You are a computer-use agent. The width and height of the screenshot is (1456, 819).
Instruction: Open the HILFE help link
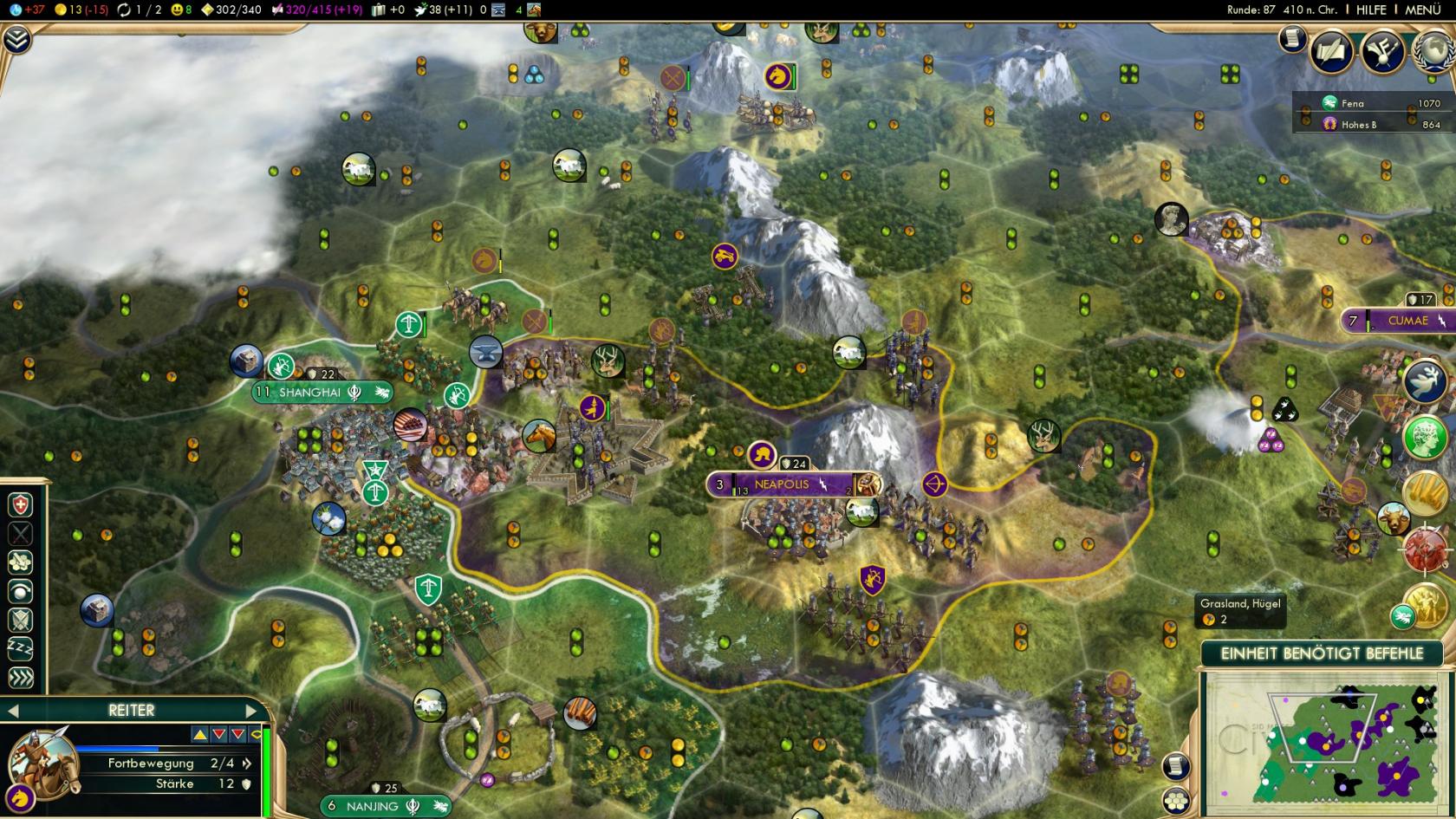(x=1371, y=10)
